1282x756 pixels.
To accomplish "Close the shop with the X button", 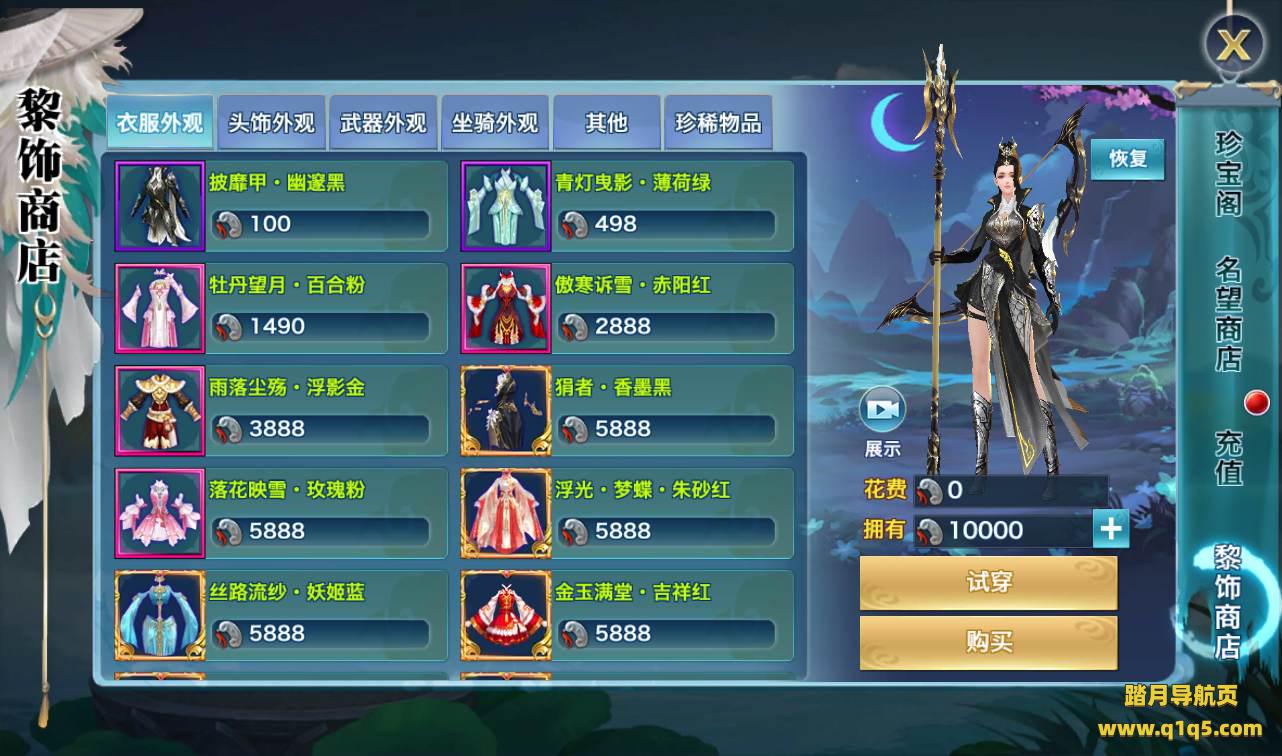I will point(1234,44).
